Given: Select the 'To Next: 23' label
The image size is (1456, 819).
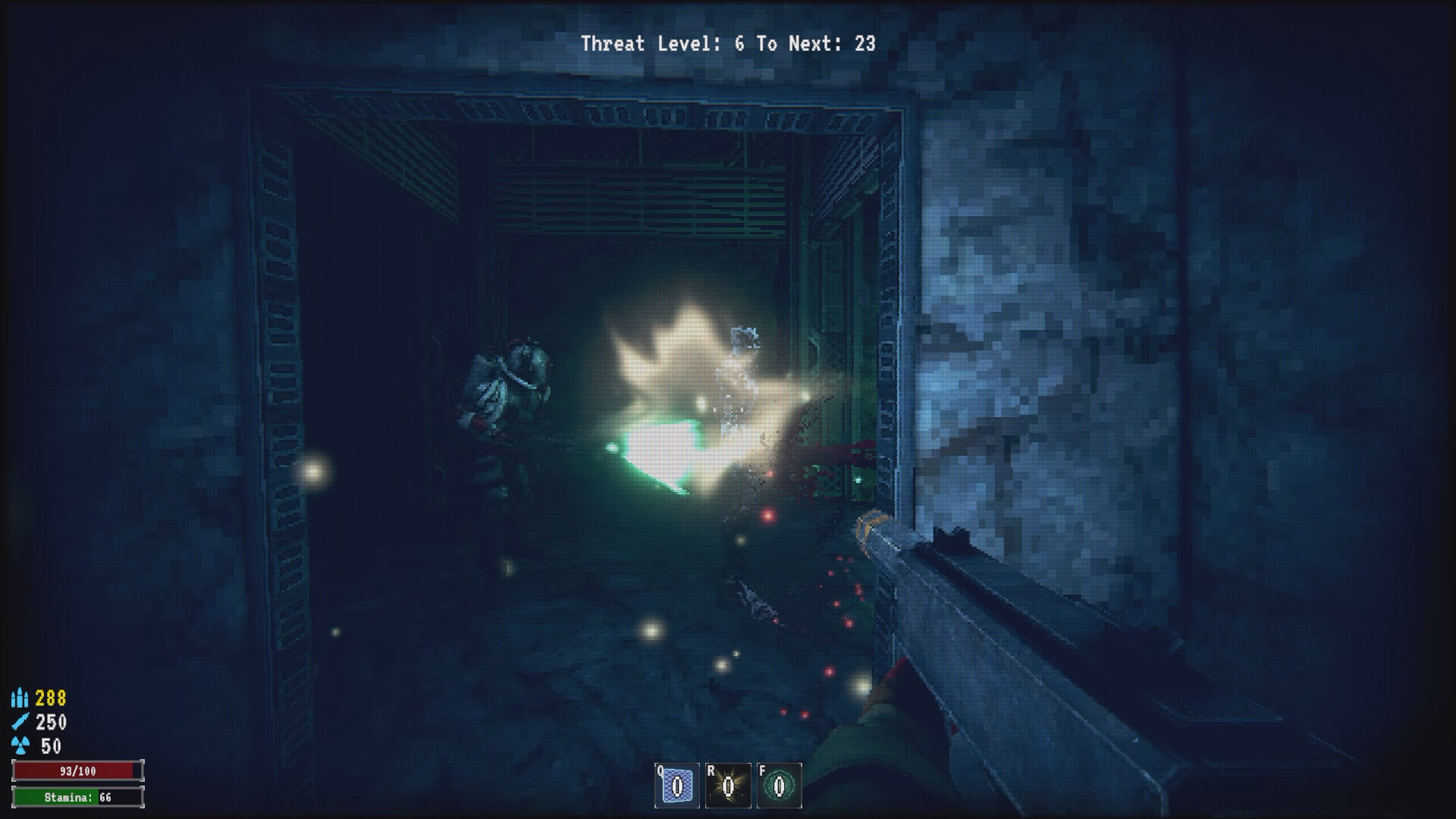Looking at the screenshot, I should pos(815,44).
